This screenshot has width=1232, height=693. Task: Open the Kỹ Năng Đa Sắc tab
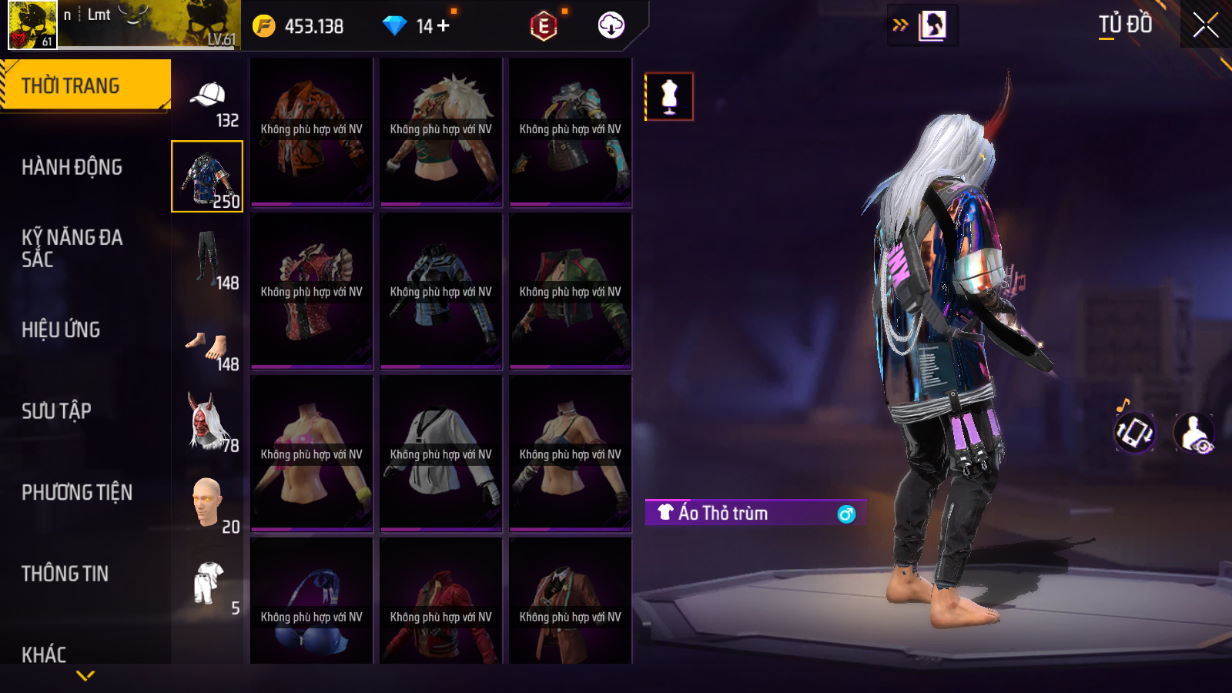[x=72, y=248]
